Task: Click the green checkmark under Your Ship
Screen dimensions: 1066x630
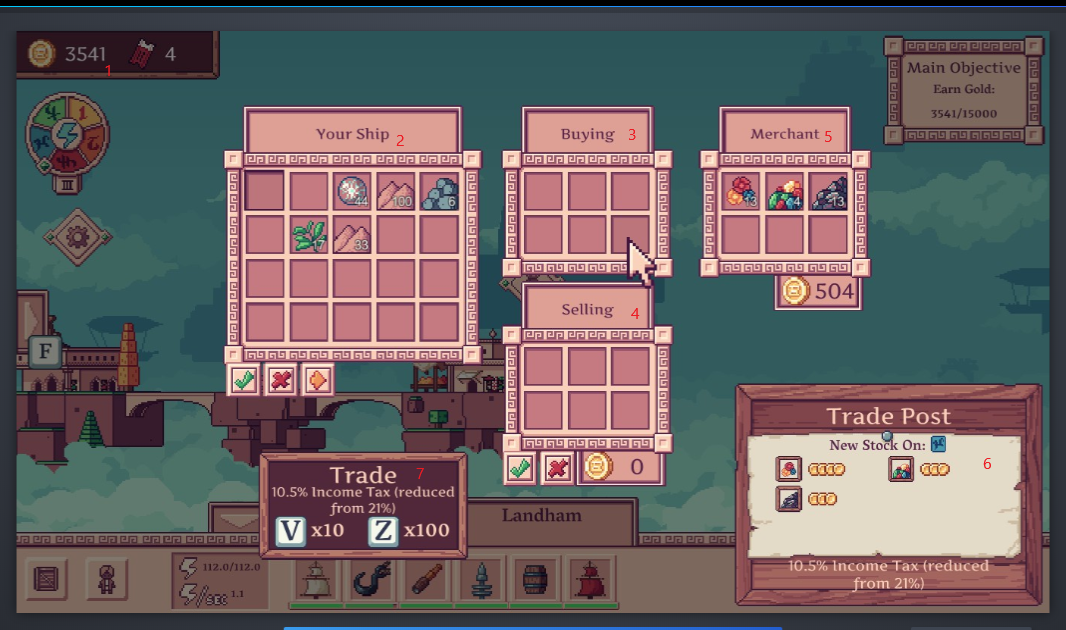Action: pyautogui.click(x=243, y=380)
